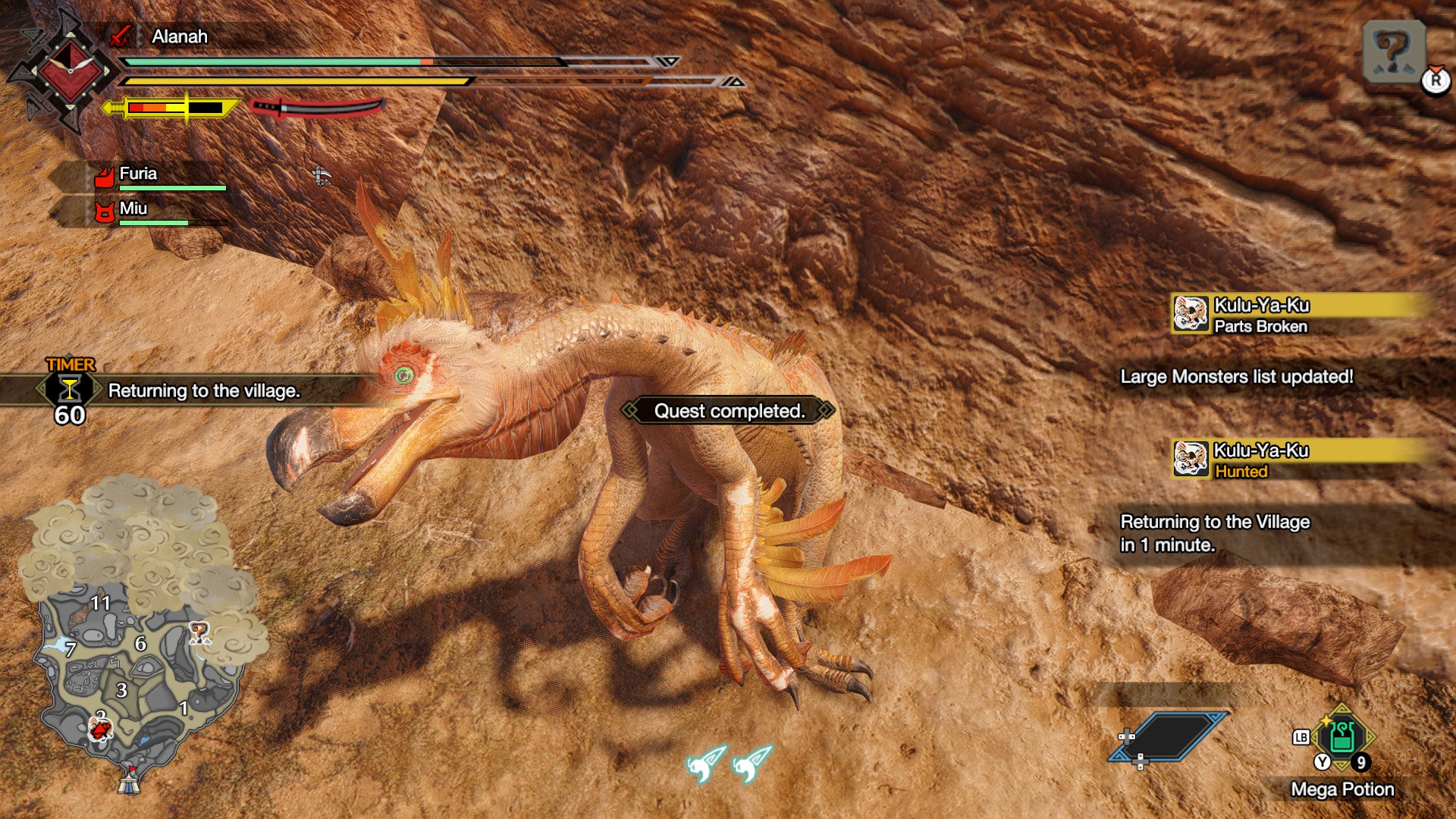Click the hunter weapon emblem beside Alanah
1456x819 pixels.
point(68,72)
